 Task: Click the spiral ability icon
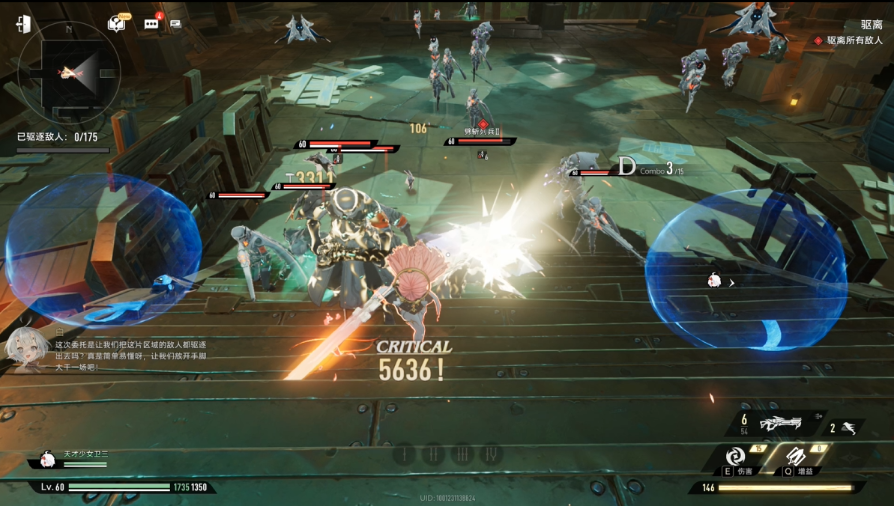pyautogui.click(x=734, y=456)
